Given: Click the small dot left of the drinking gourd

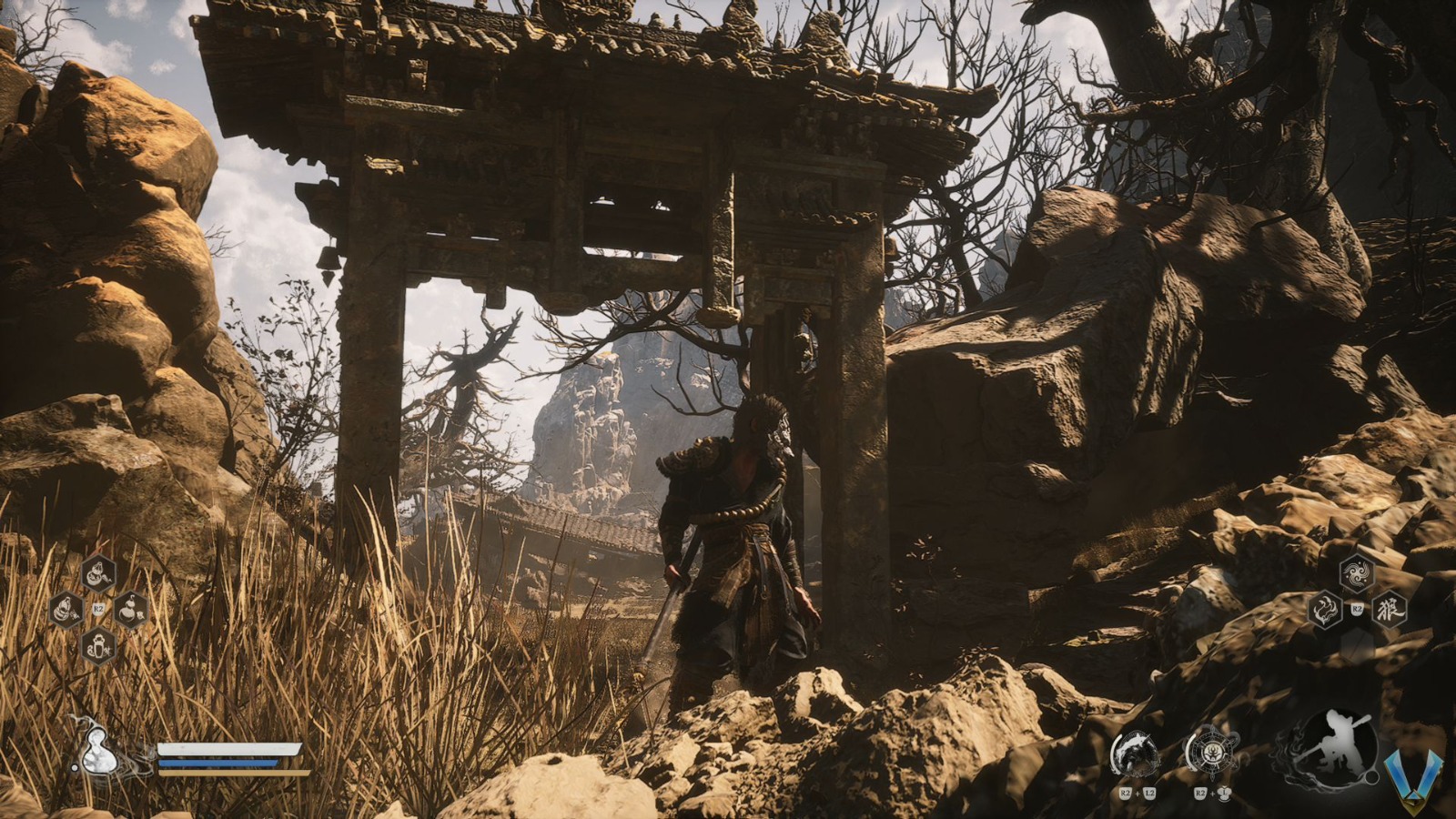Looking at the screenshot, I should pos(76,767).
